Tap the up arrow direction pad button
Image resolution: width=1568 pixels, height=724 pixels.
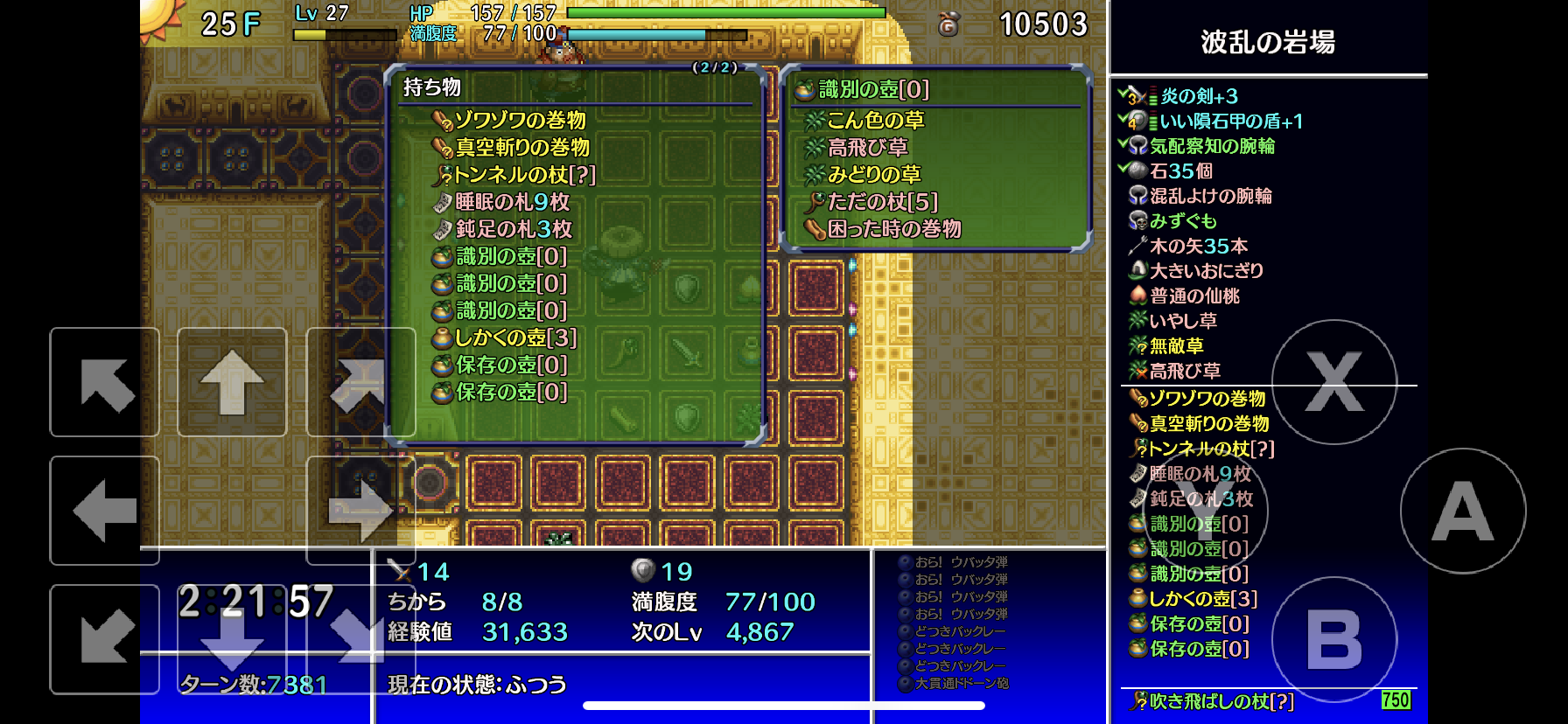pos(232,382)
